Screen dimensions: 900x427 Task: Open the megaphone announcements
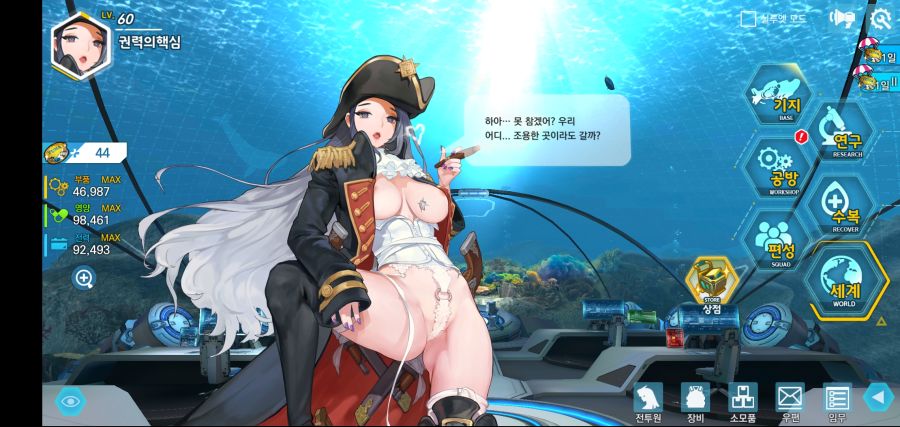(x=841, y=19)
